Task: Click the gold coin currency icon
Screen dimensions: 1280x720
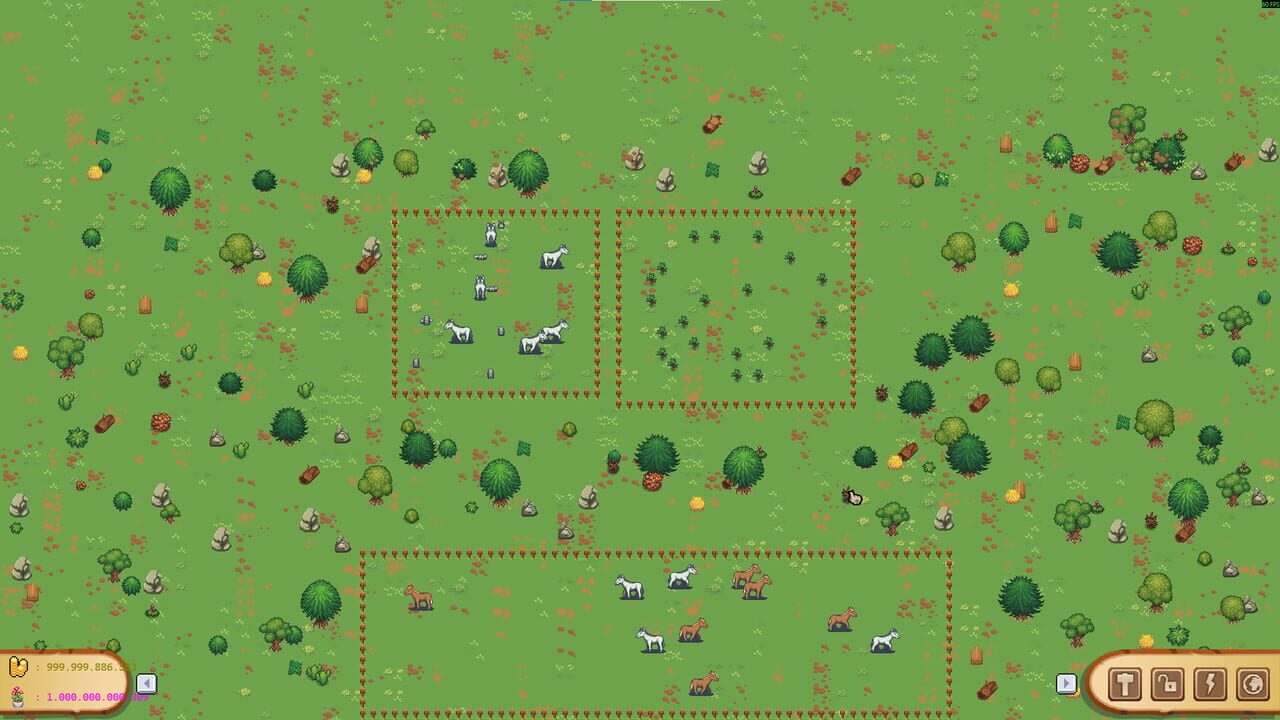Action: coord(18,666)
